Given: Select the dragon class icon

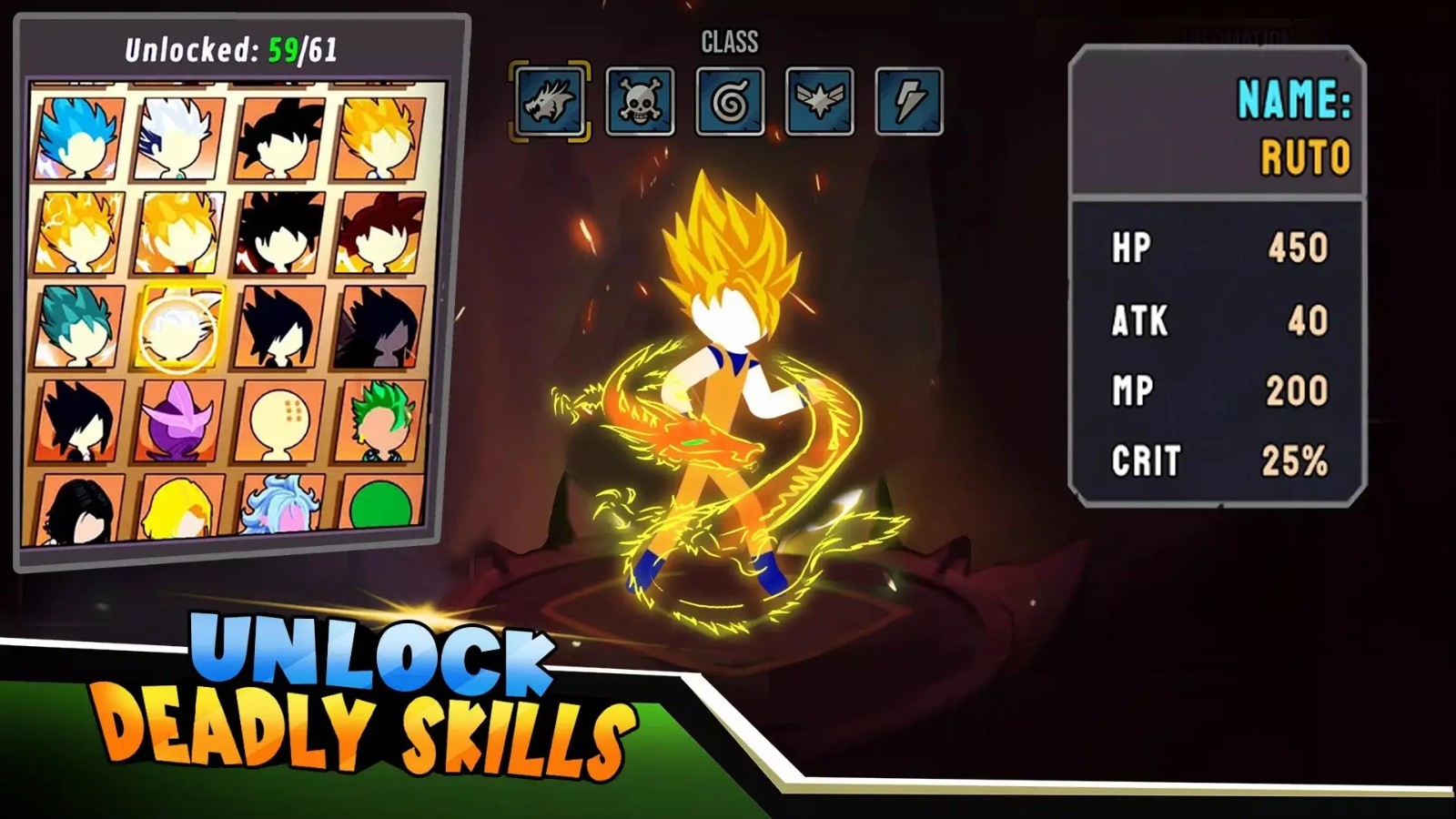Looking at the screenshot, I should [550, 101].
